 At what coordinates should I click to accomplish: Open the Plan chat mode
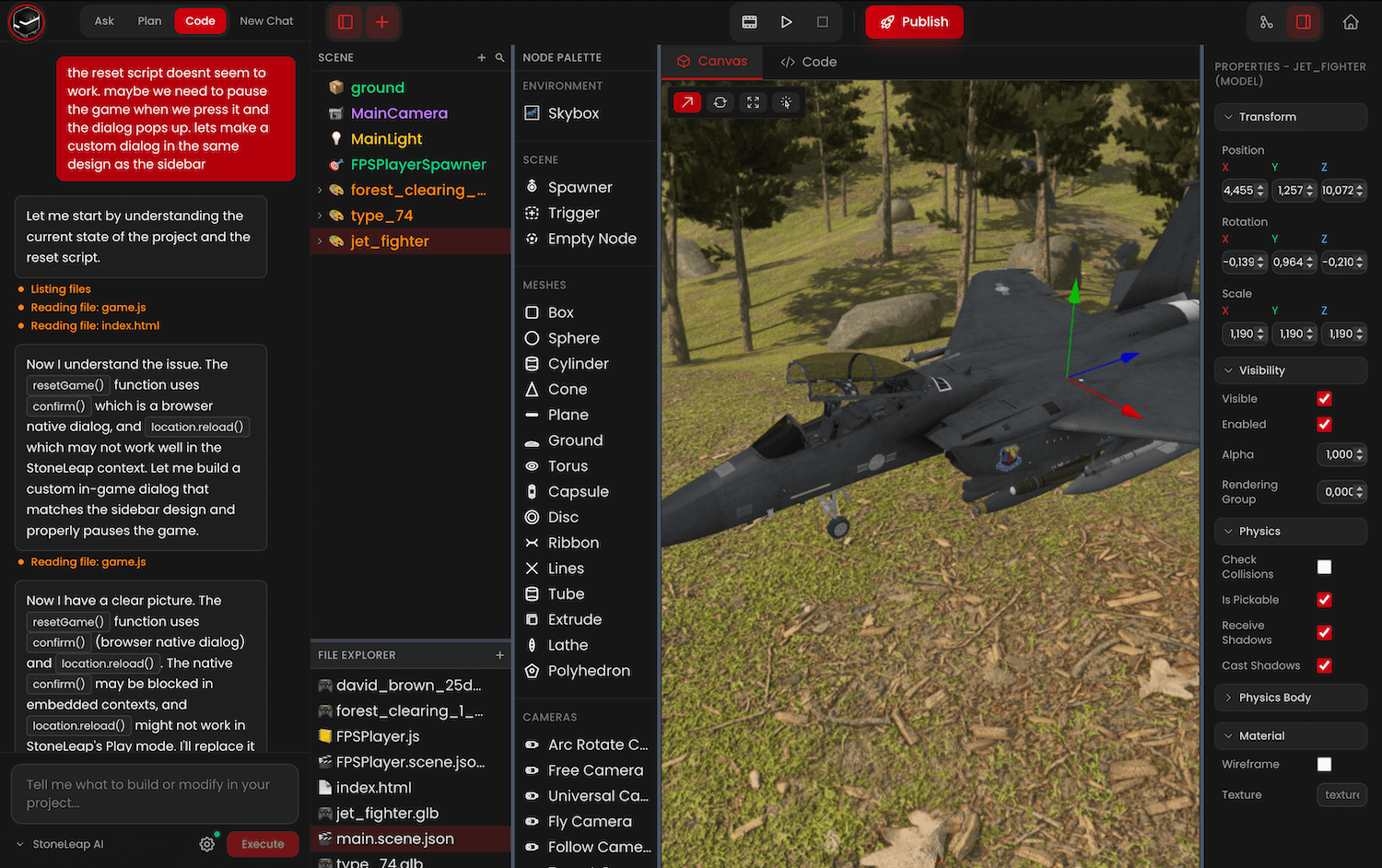tap(149, 20)
